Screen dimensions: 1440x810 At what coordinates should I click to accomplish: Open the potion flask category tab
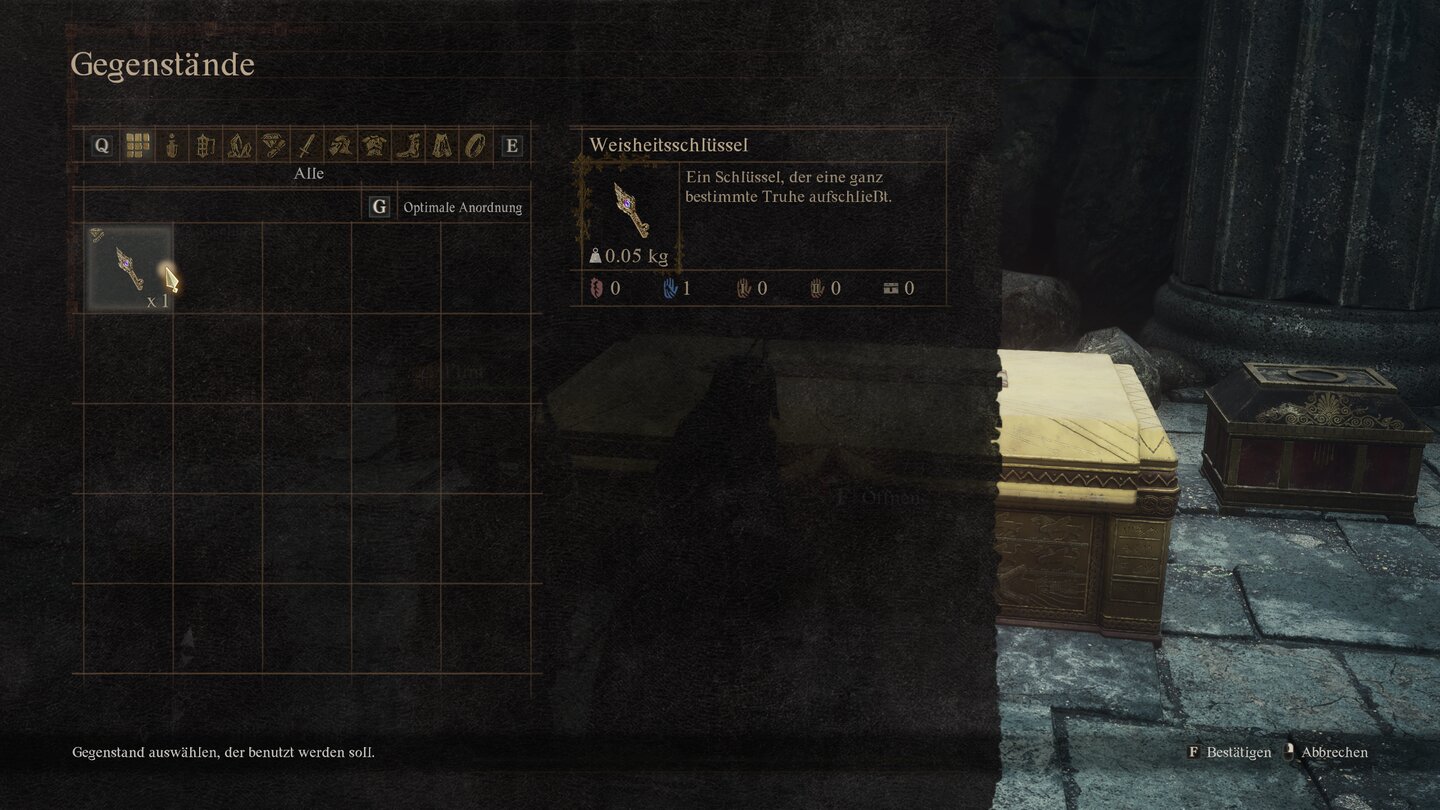pos(172,146)
